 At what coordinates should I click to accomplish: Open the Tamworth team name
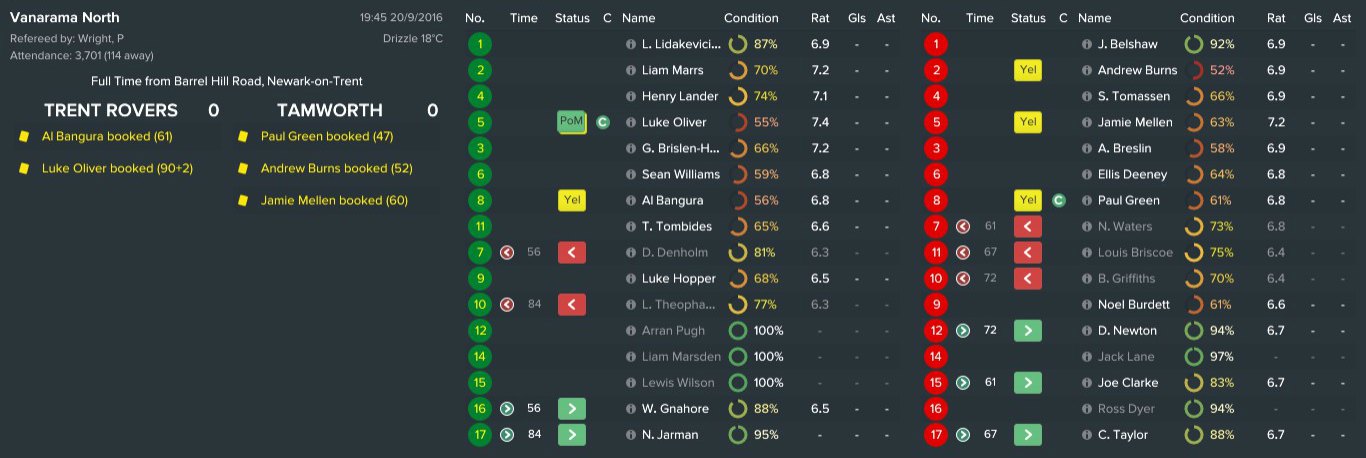point(329,110)
